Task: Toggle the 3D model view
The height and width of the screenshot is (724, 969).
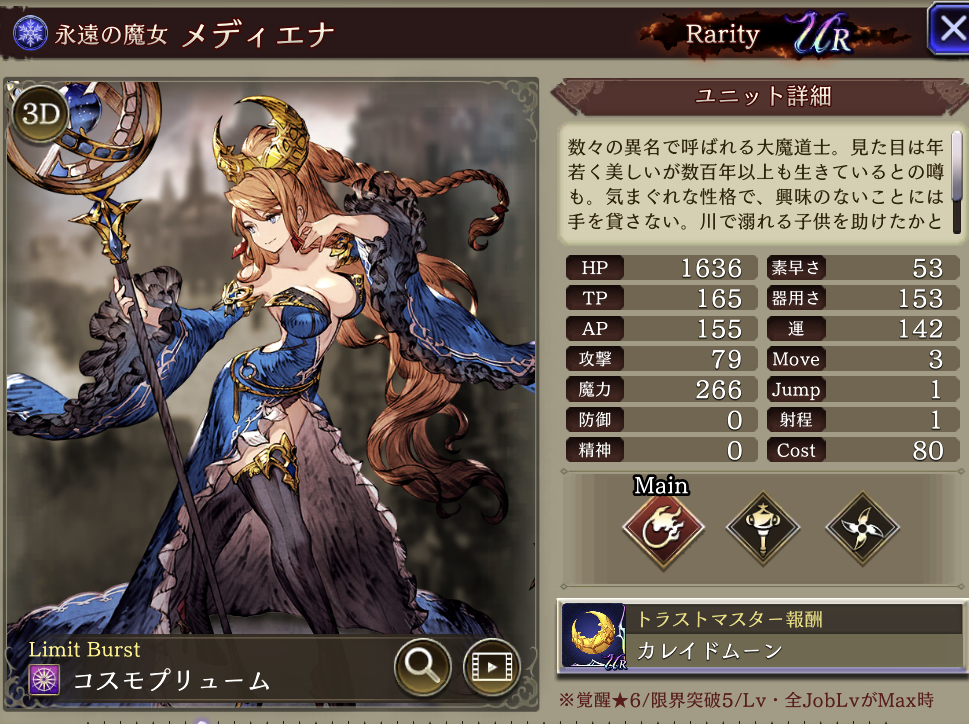Action: tap(39, 113)
